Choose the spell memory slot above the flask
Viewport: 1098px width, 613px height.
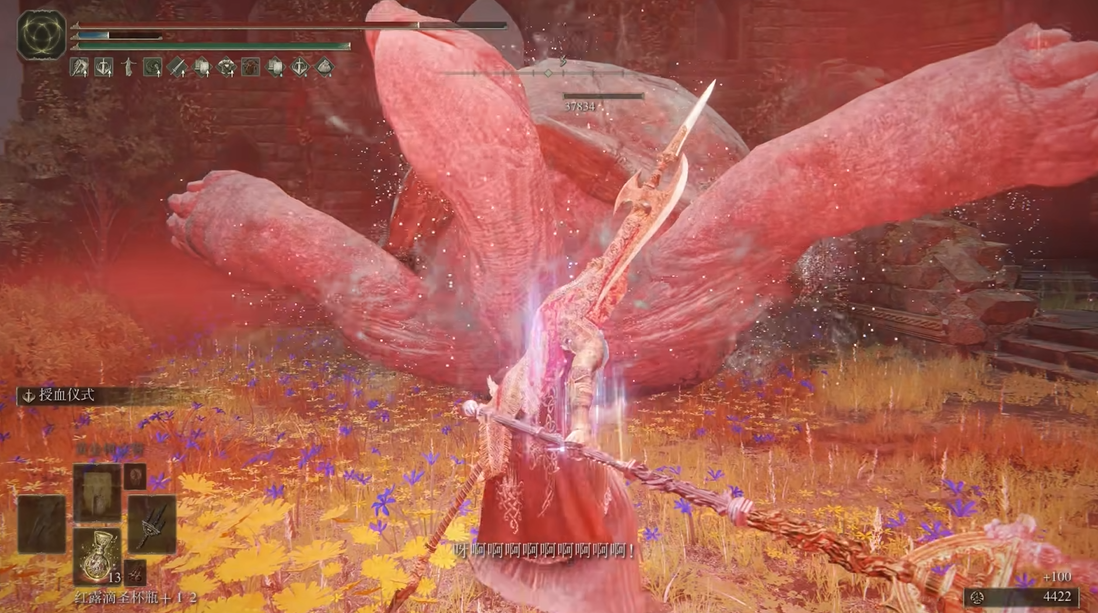(x=97, y=492)
